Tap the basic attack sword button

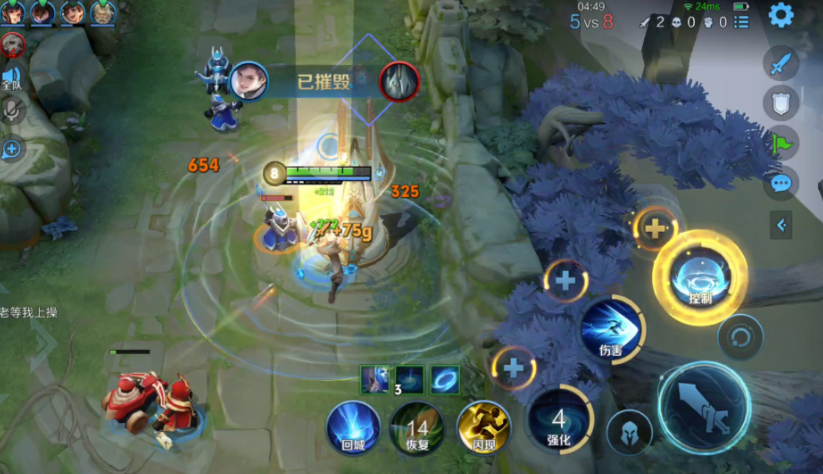[x=704, y=405]
